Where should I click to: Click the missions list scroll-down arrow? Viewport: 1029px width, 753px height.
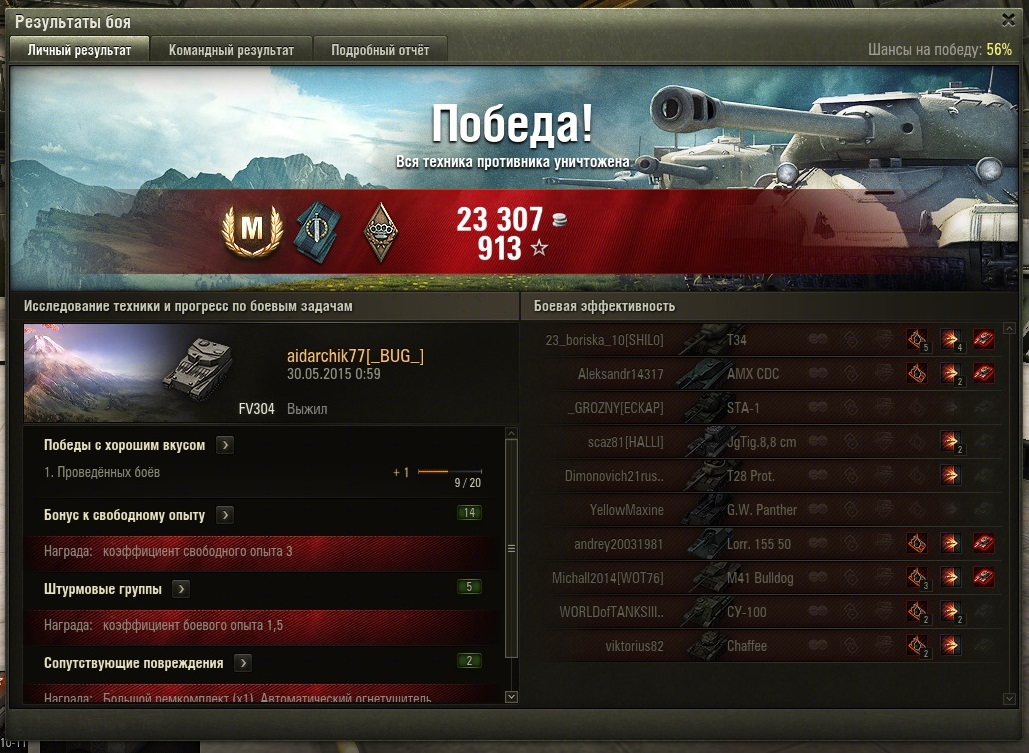[x=512, y=696]
